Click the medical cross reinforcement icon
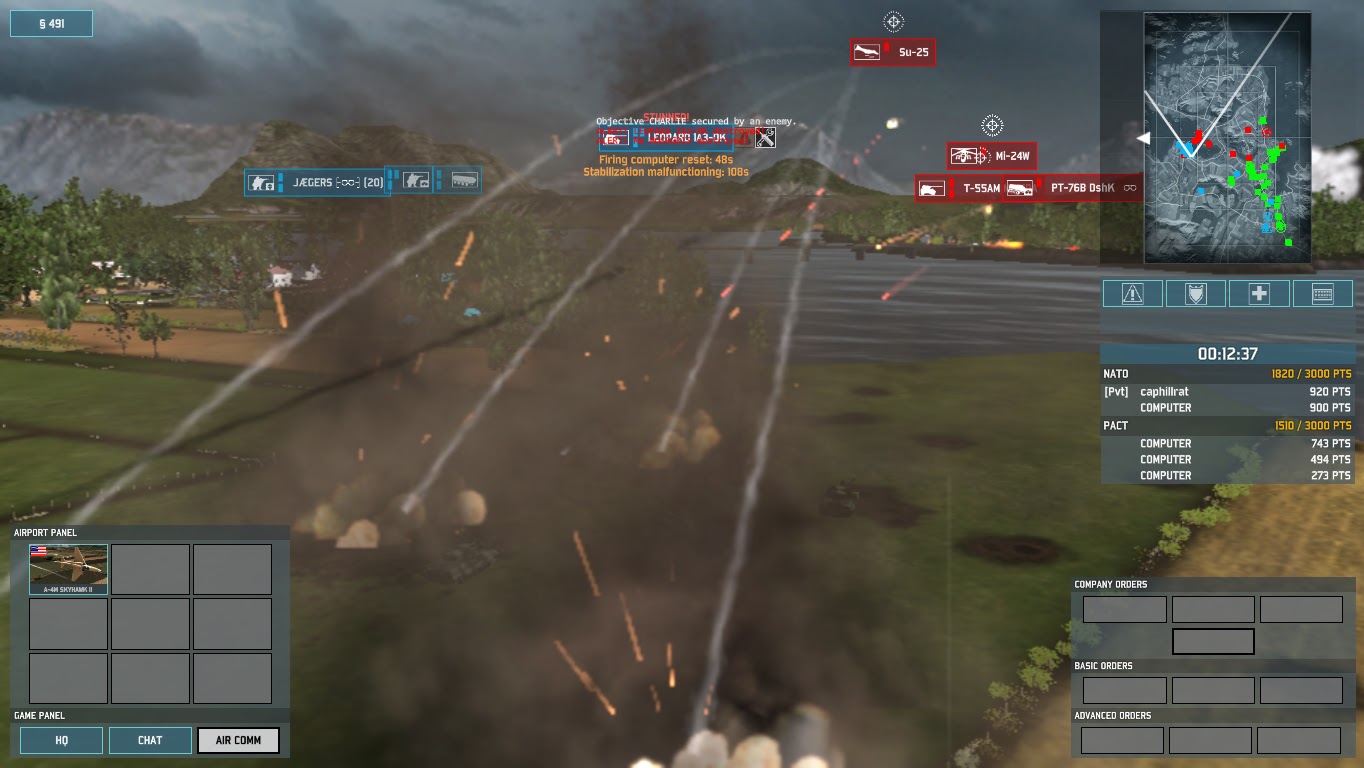This screenshot has width=1364, height=768. click(x=1259, y=293)
